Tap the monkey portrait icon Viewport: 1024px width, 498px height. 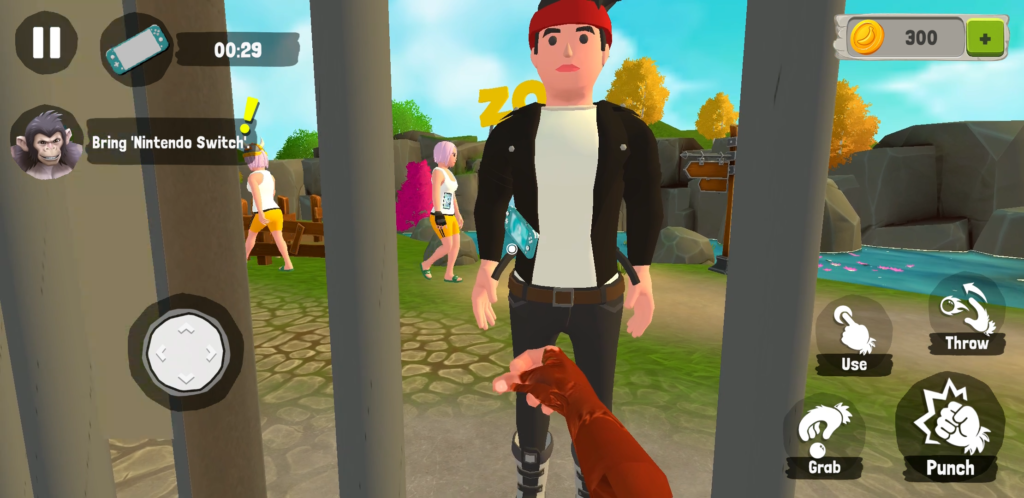(46, 143)
